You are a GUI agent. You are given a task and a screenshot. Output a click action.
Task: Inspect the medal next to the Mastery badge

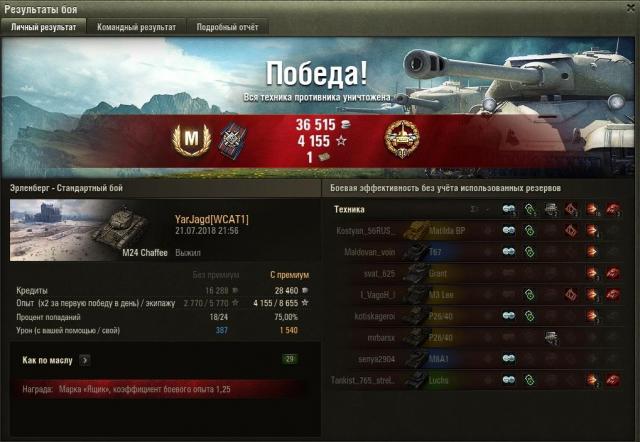tap(233, 138)
